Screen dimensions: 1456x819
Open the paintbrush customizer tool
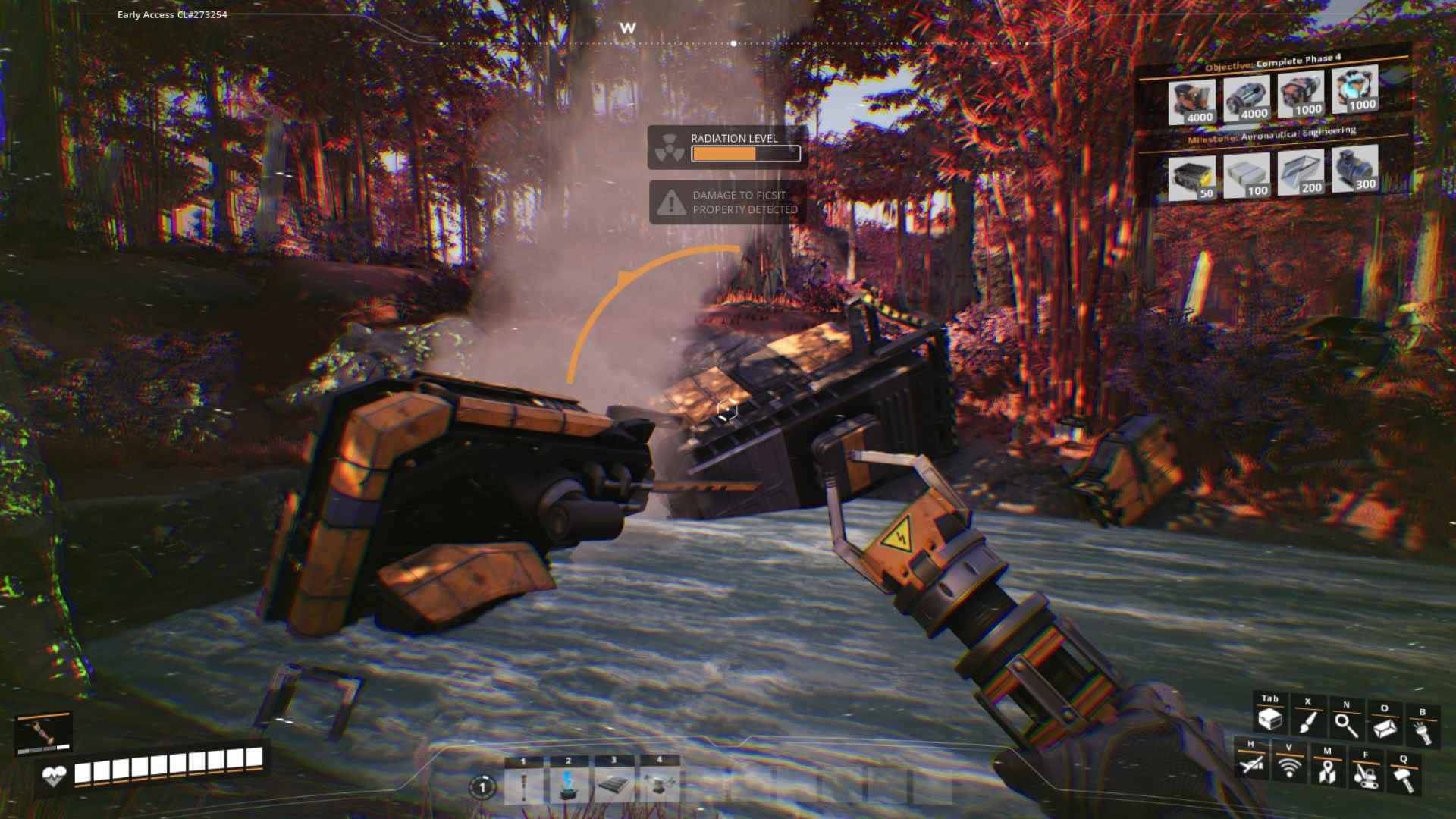point(1307,721)
